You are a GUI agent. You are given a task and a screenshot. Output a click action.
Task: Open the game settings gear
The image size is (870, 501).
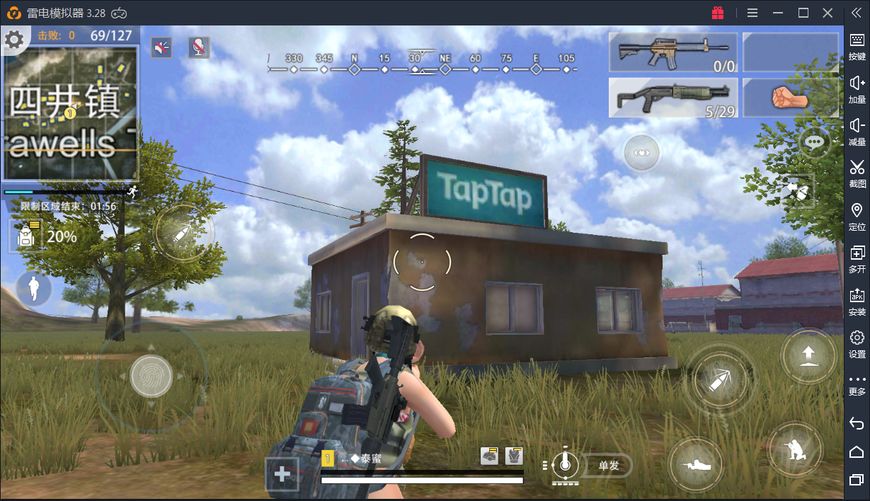[x=14, y=41]
